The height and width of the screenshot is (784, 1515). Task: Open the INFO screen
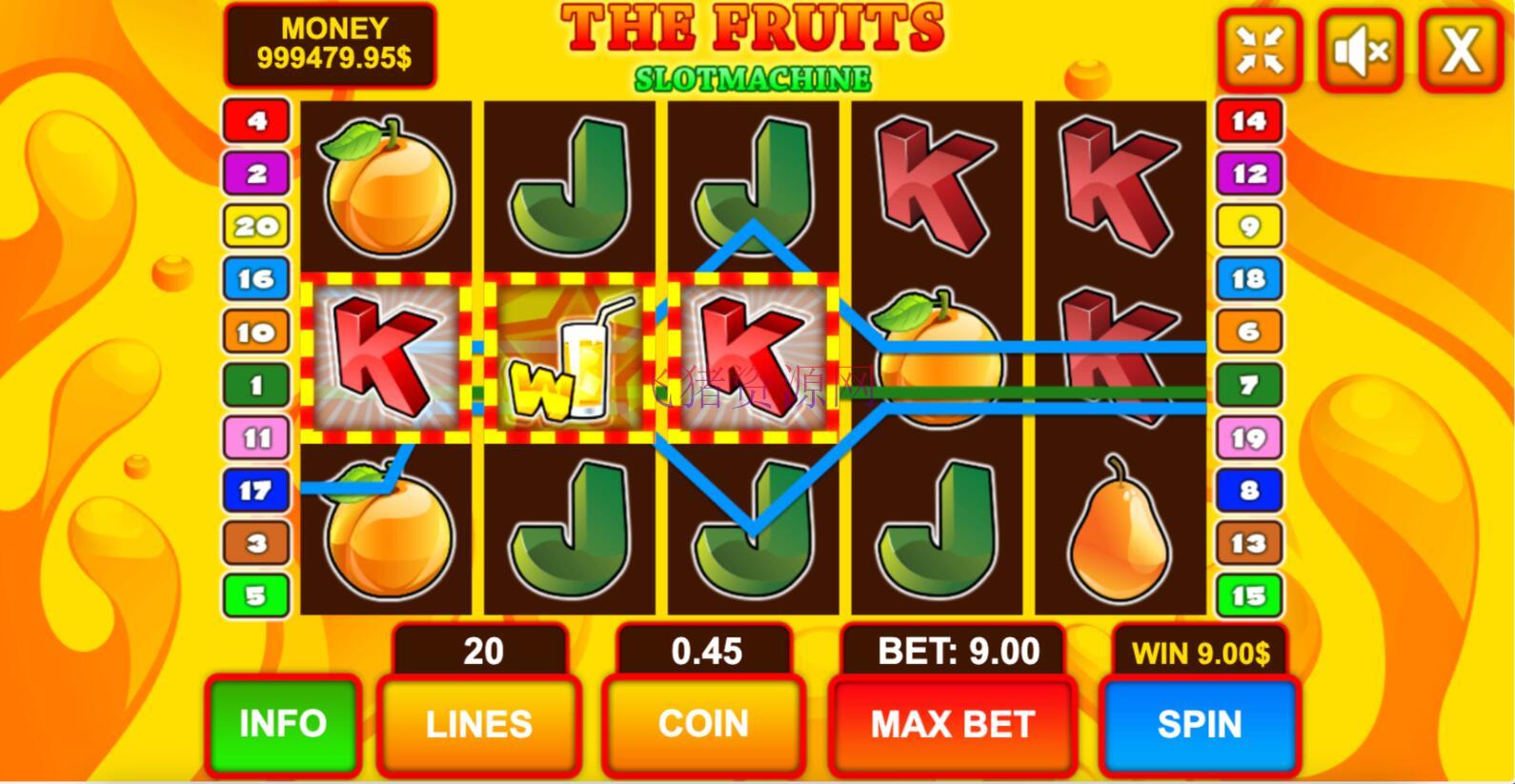pos(282,724)
